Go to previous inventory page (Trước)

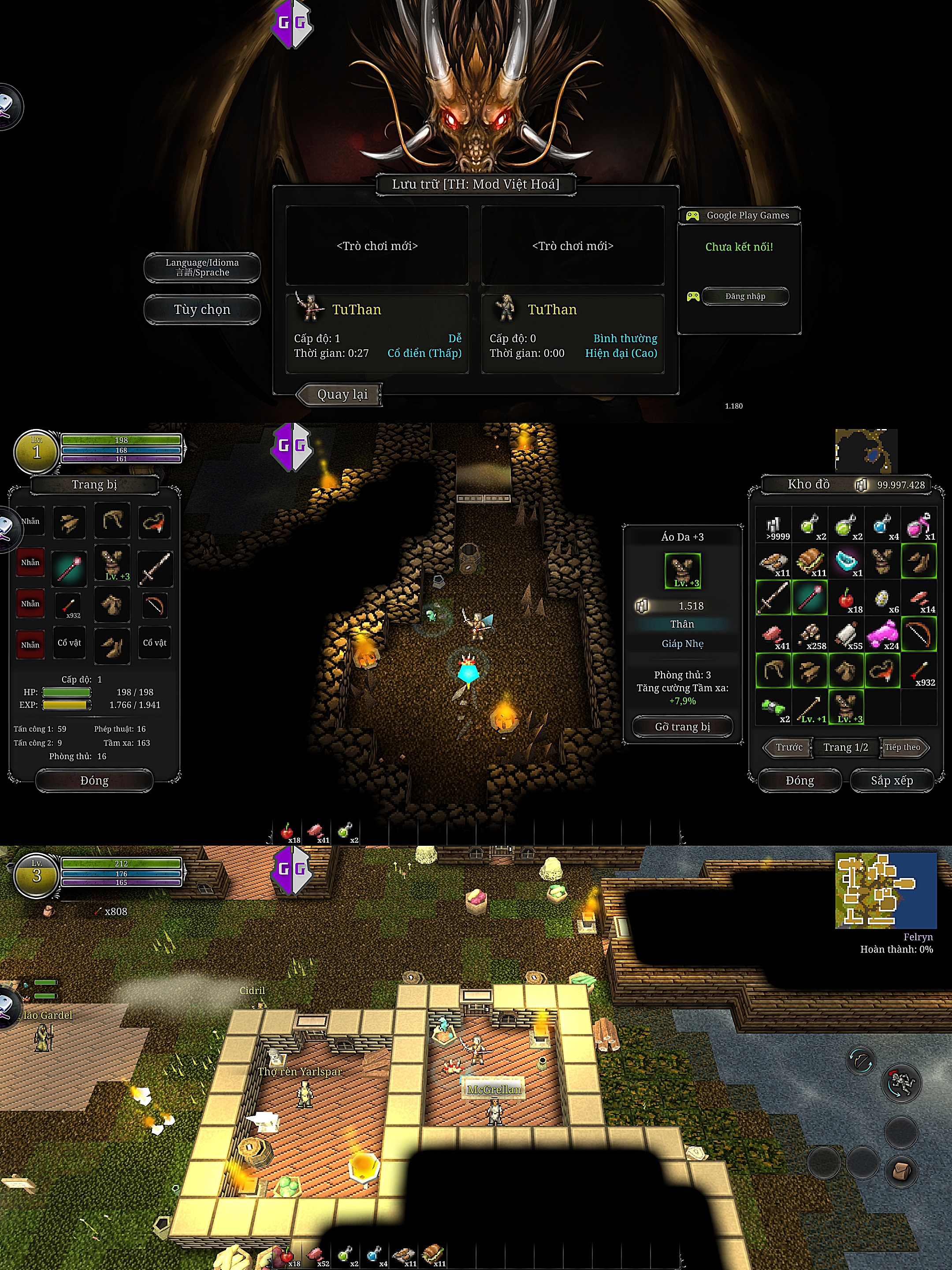pos(788,747)
